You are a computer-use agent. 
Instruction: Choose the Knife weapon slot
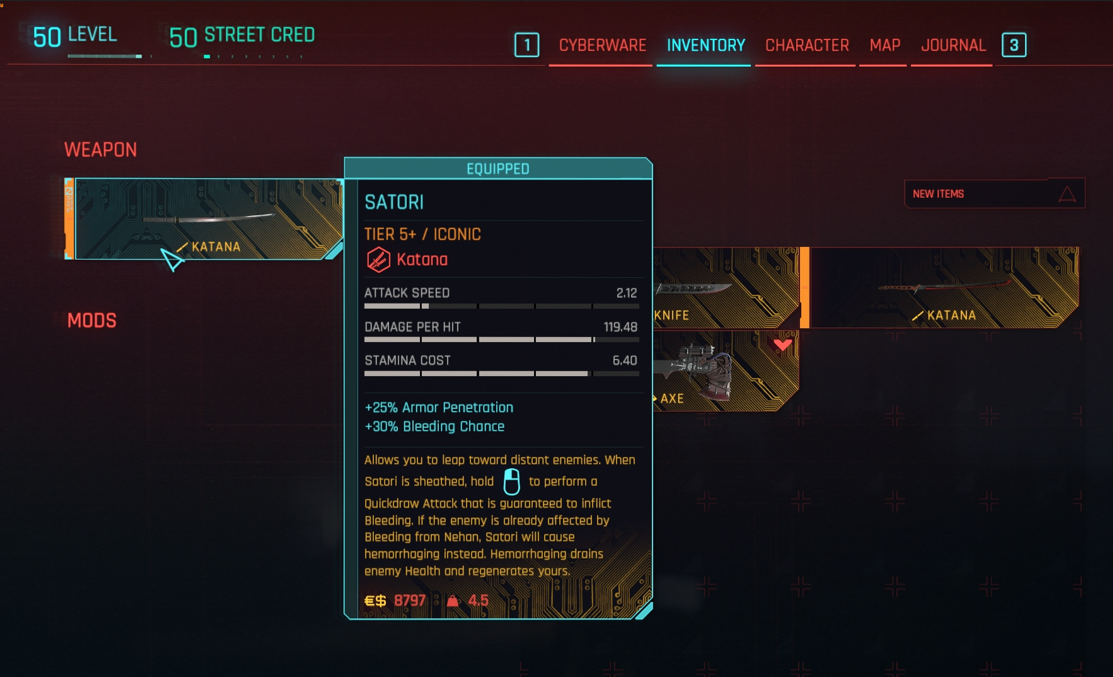click(x=725, y=289)
